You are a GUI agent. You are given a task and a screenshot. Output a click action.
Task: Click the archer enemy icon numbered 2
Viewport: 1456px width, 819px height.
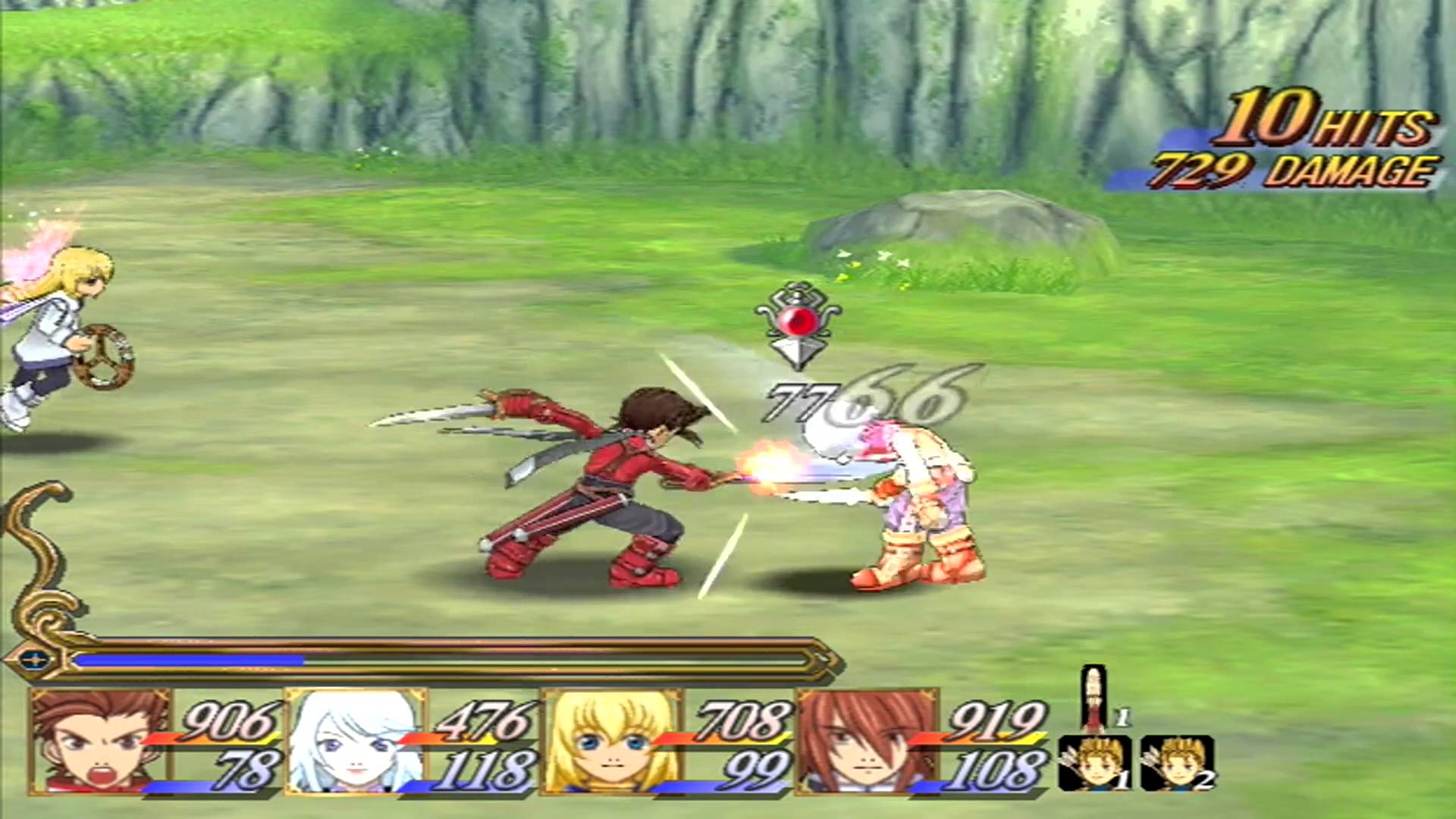(x=1177, y=762)
